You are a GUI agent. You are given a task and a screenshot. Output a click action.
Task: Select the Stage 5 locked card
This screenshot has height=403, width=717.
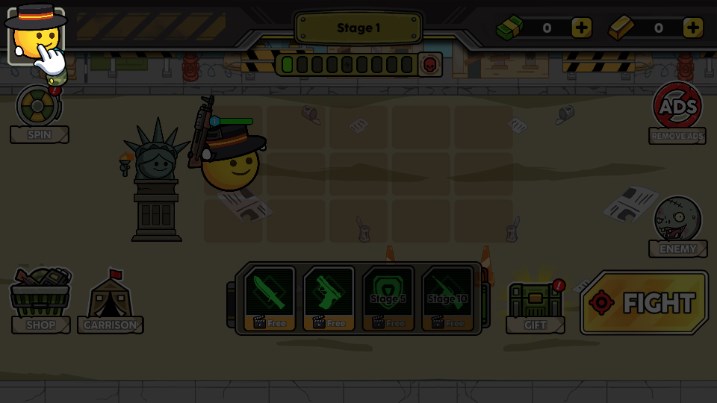[387, 297]
